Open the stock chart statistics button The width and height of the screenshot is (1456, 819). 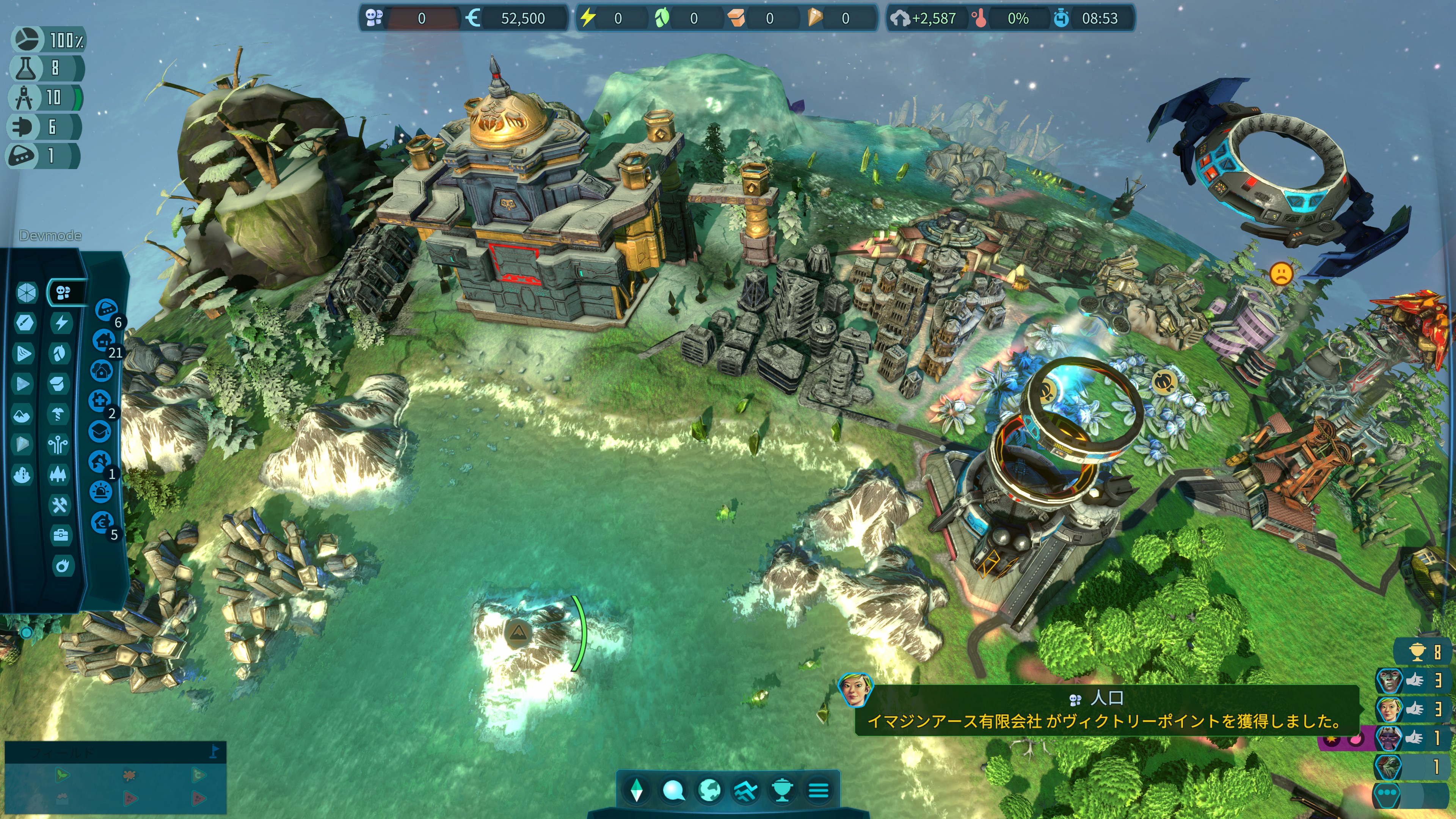745,789
